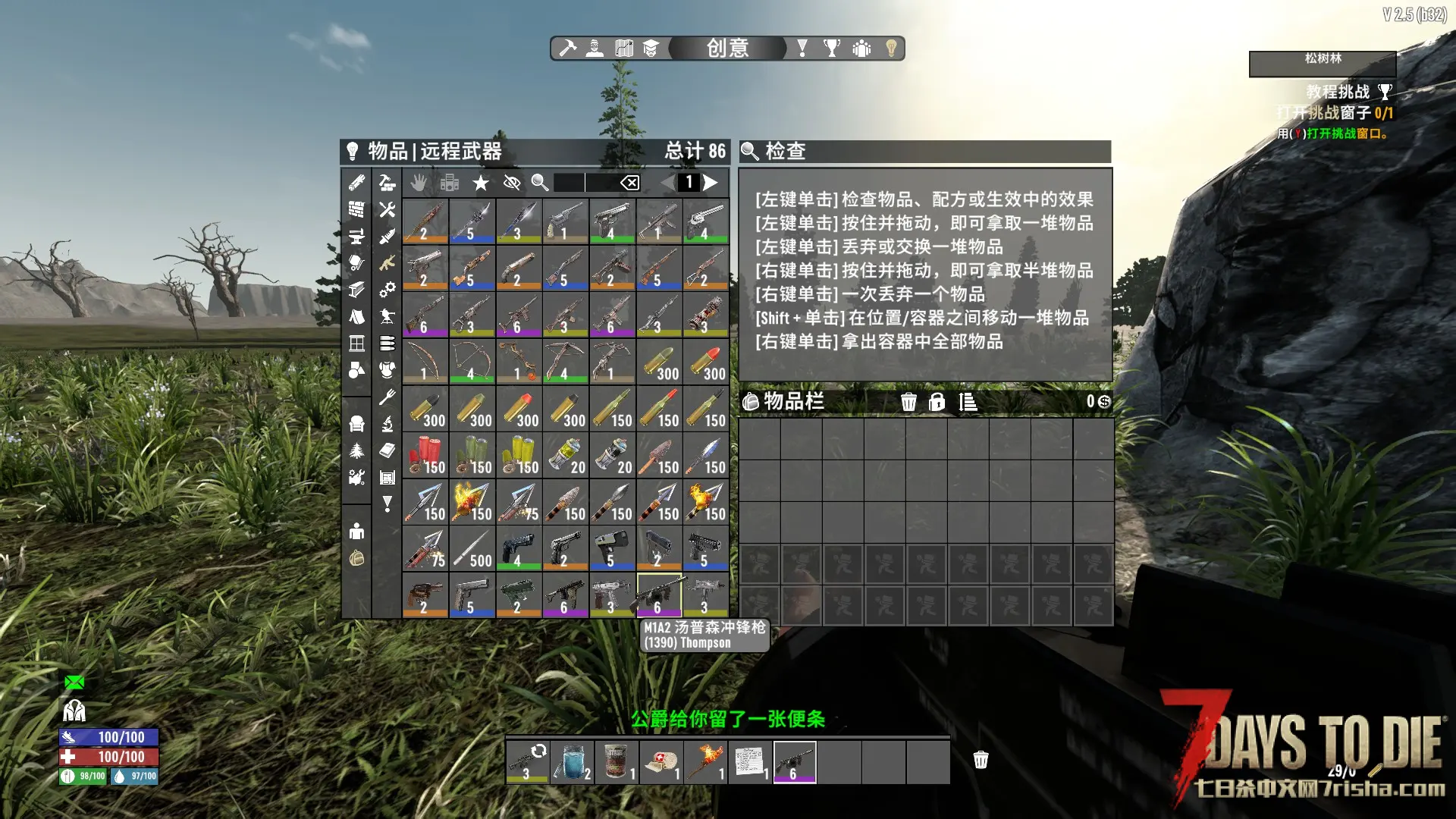Pick the wooden bow item slot
The height and width of the screenshot is (819, 1456).
[425, 362]
